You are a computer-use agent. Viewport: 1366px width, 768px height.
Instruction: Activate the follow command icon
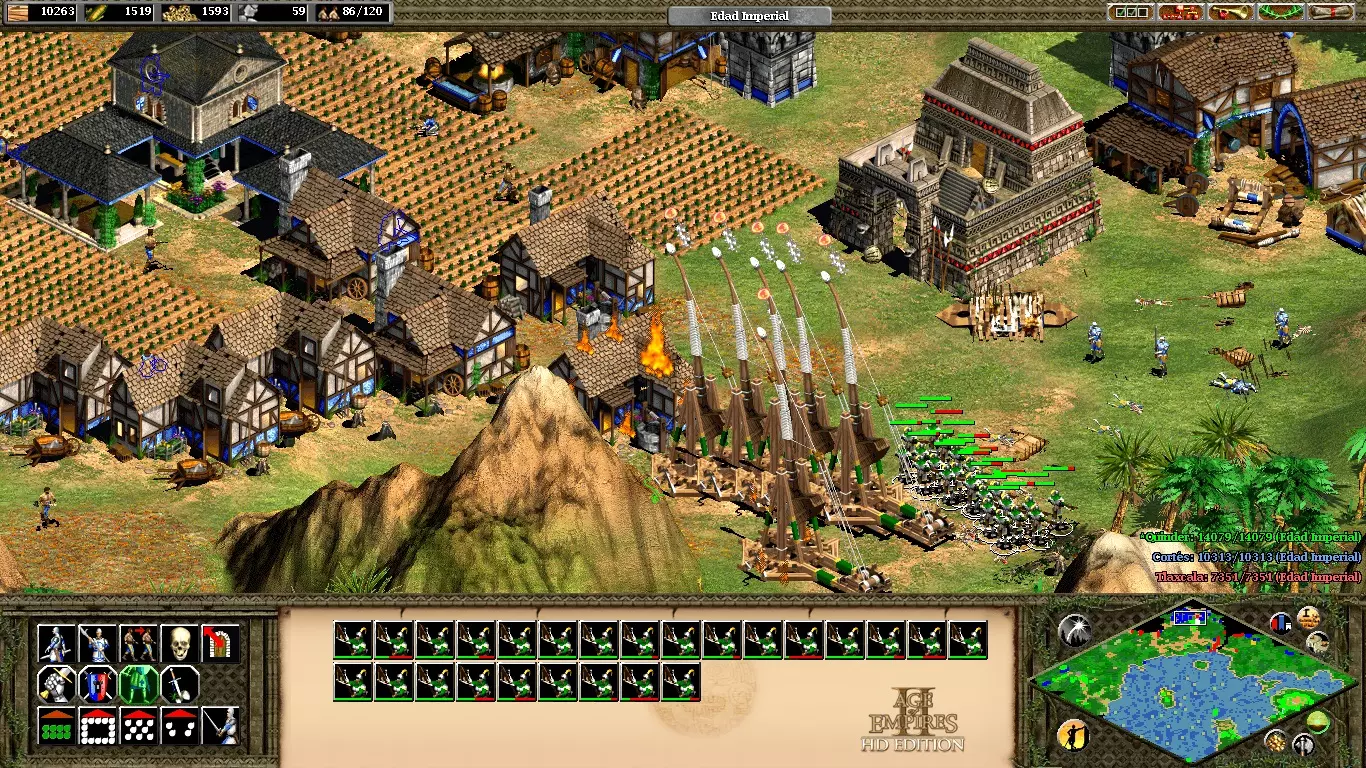click(139, 643)
